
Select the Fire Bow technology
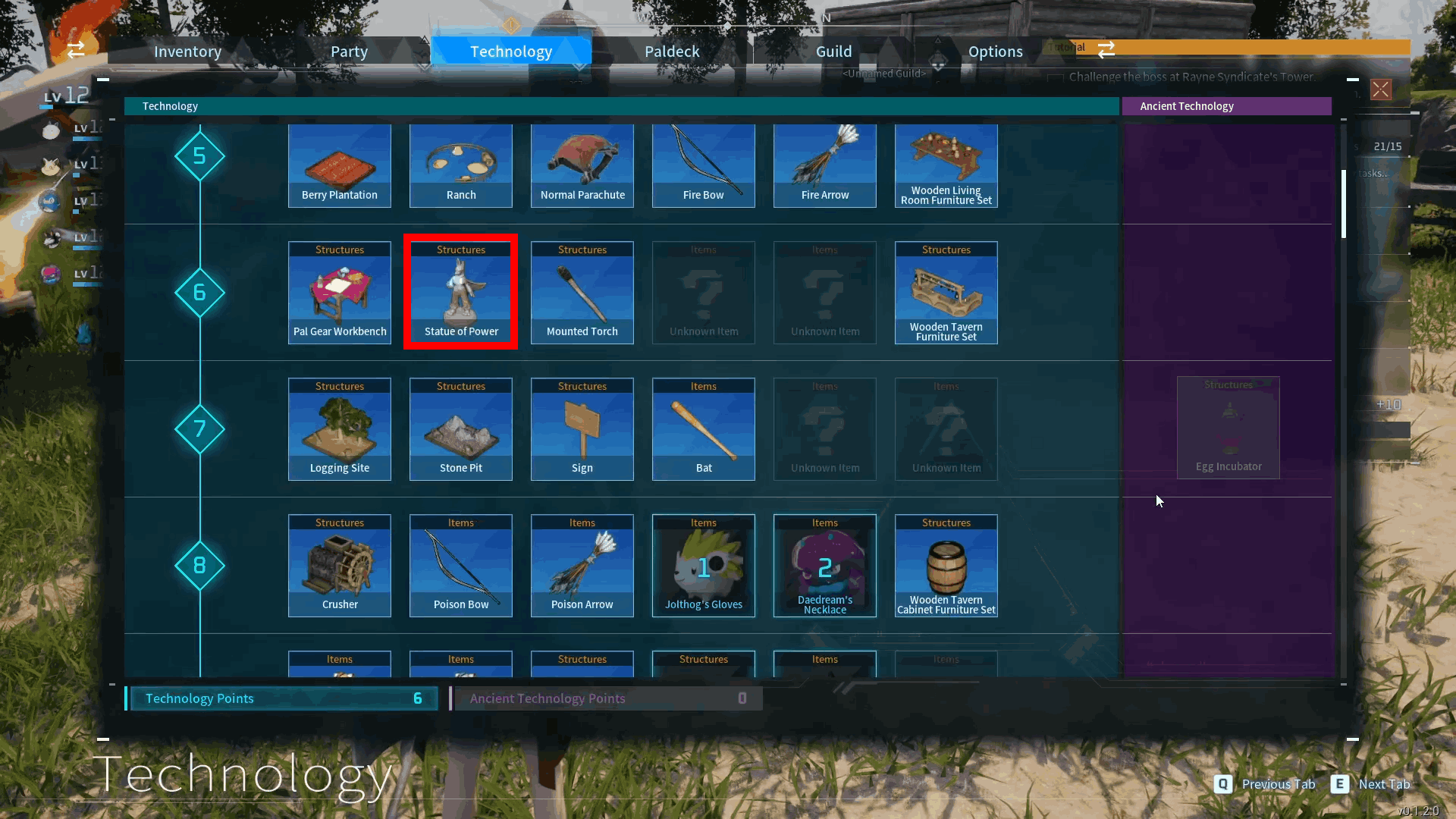pos(704,167)
